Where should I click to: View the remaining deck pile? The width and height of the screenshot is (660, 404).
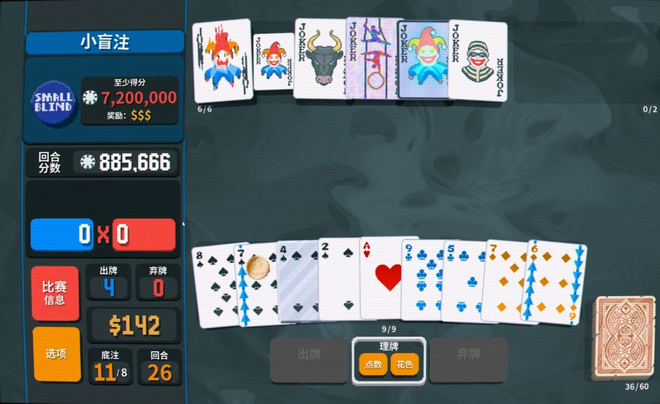pos(626,337)
